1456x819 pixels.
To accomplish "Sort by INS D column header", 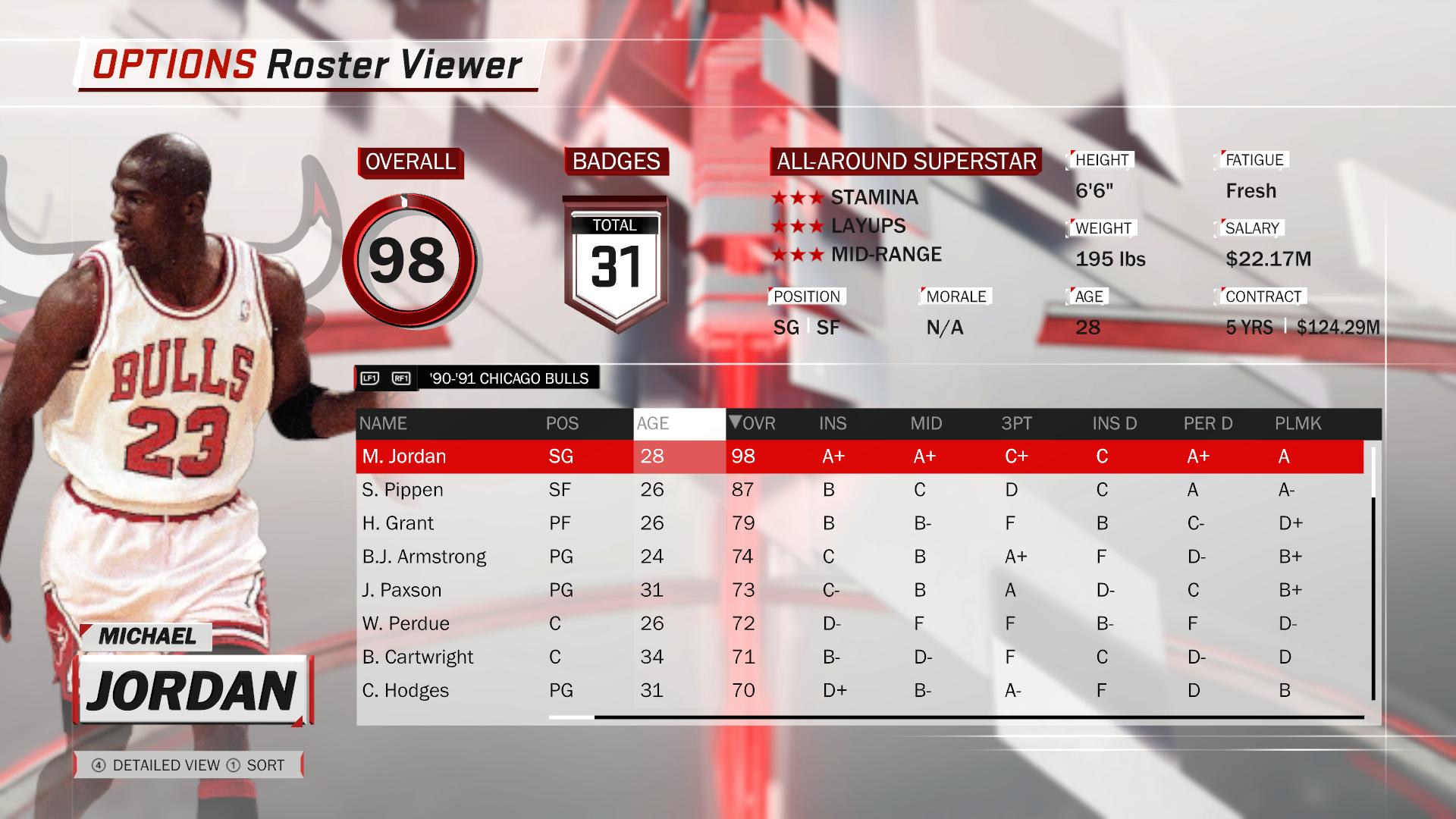I will (x=1115, y=424).
